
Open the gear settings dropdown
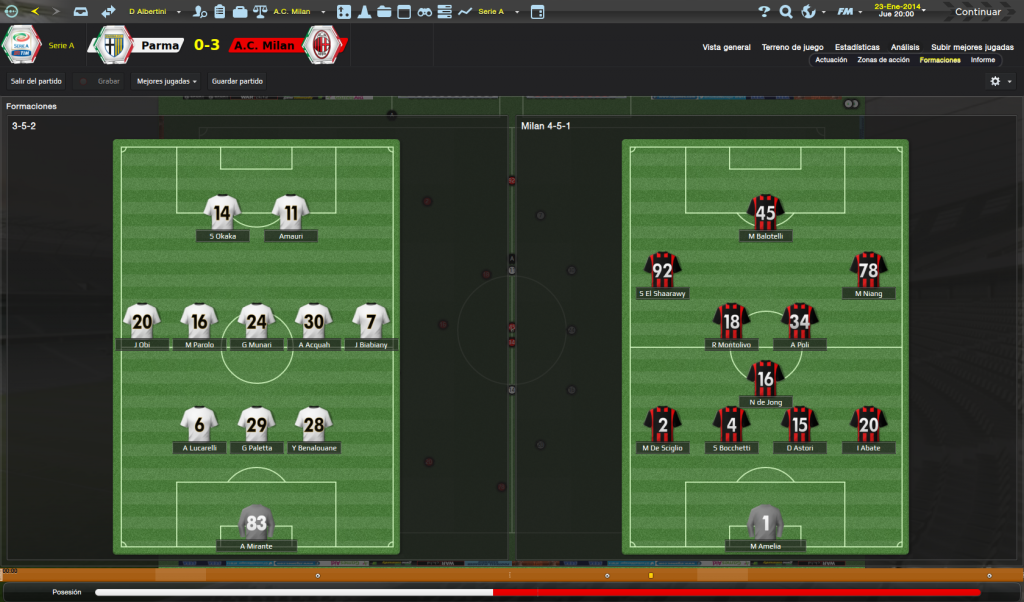click(1000, 81)
